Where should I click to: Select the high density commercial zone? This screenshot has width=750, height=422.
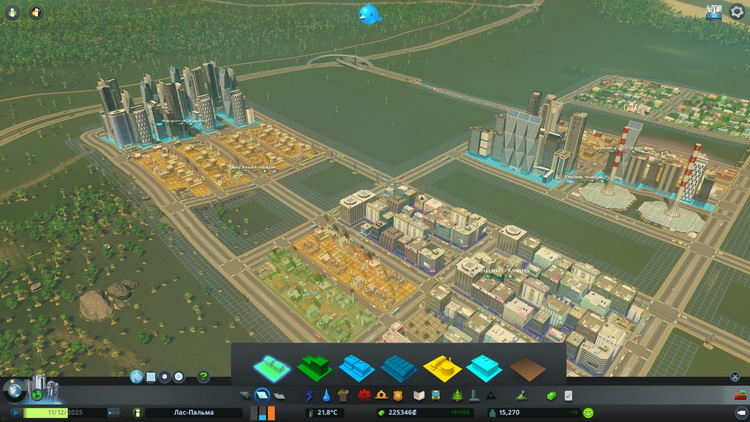point(399,367)
